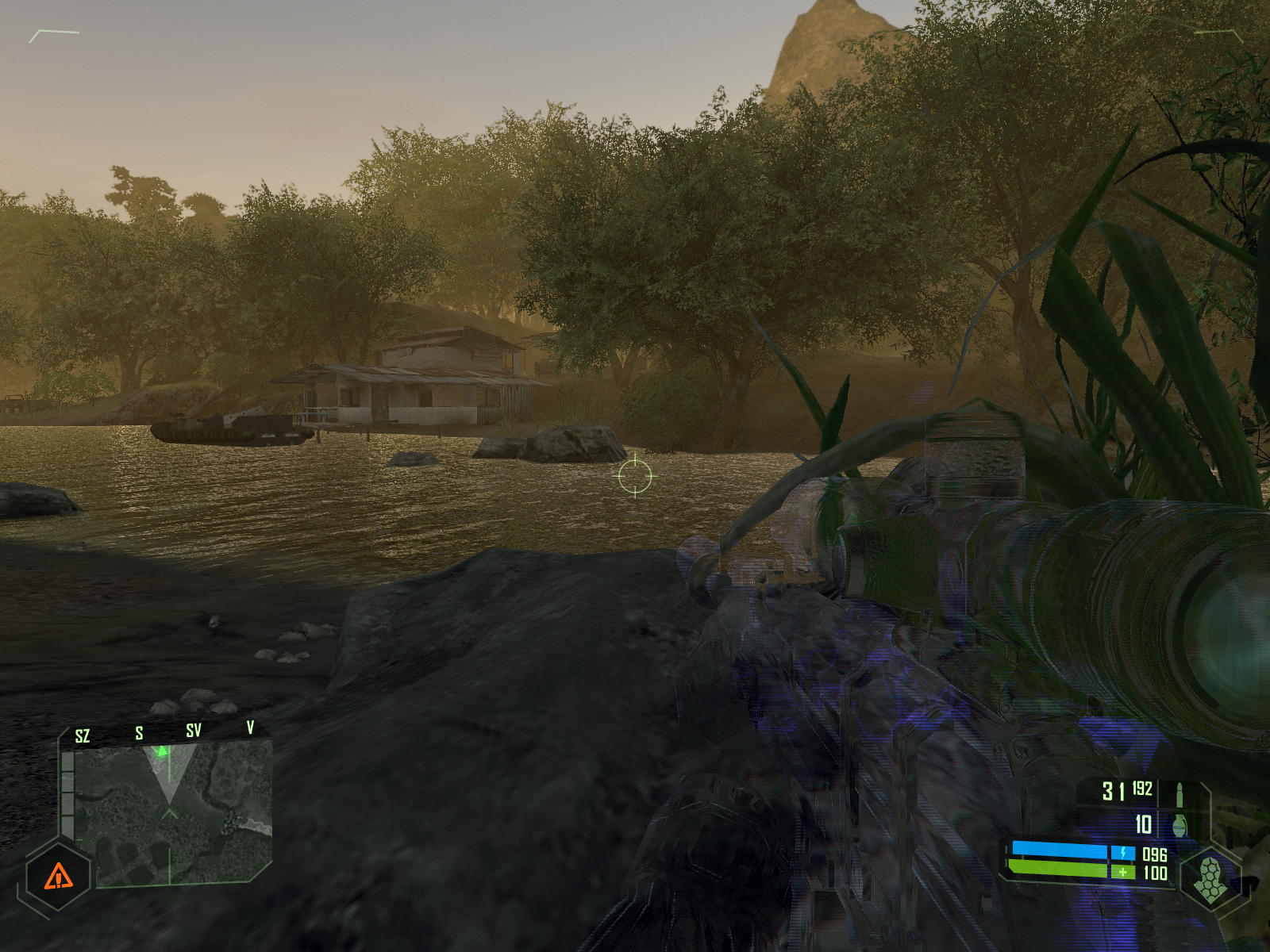Select the orange warning triangle icon
The width and height of the screenshot is (1270, 952).
[58, 877]
